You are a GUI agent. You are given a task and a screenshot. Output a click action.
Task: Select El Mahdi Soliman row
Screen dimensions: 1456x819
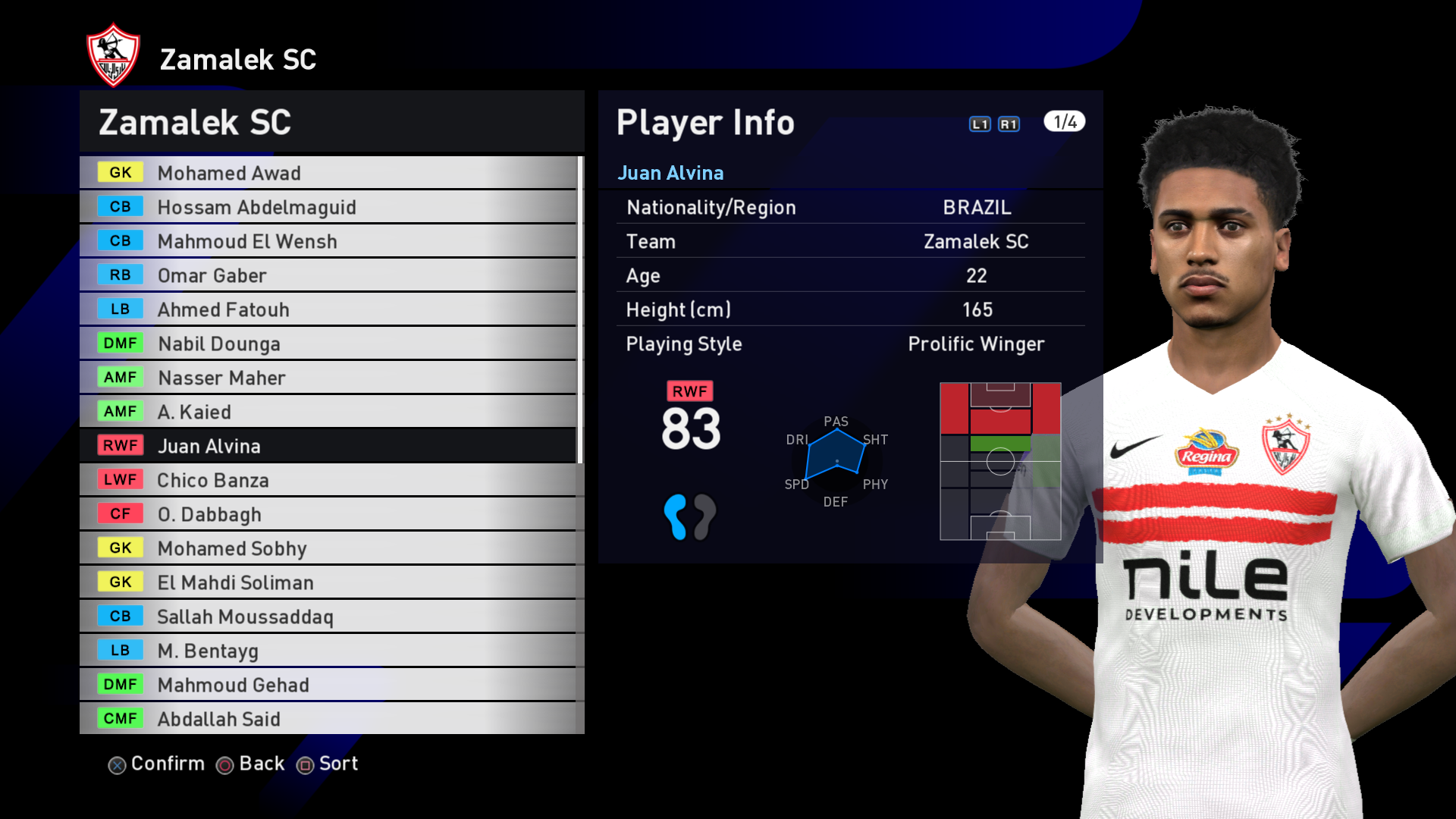[x=328, y=582]
